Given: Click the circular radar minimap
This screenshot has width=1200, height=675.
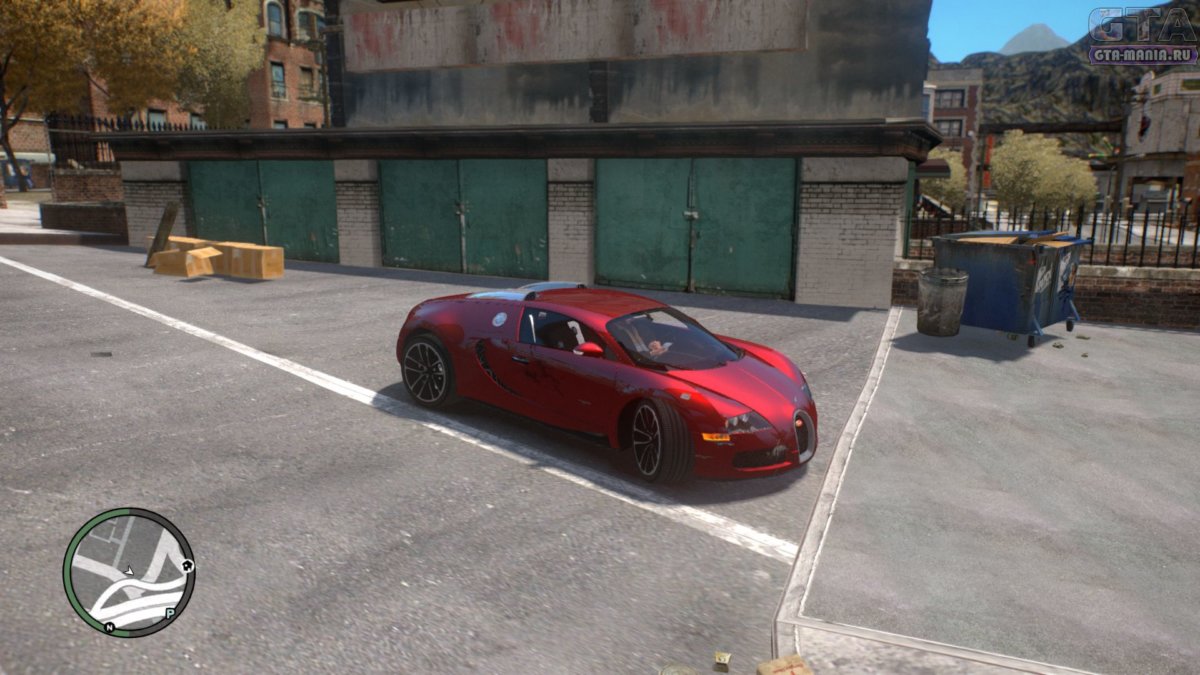Looking at the screenshot, I should [129, 572].
